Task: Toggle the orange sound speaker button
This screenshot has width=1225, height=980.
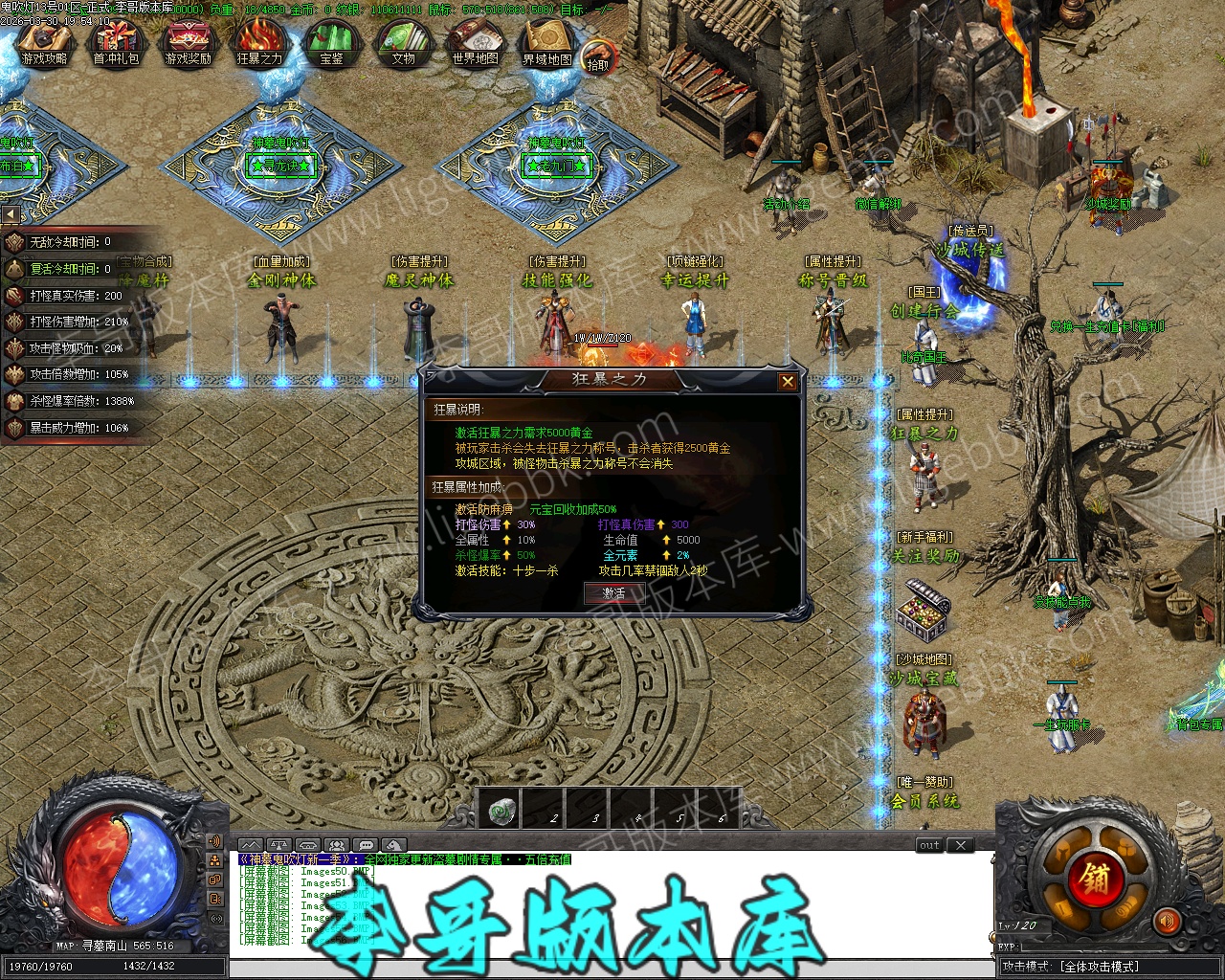Action: (1167, 923)
